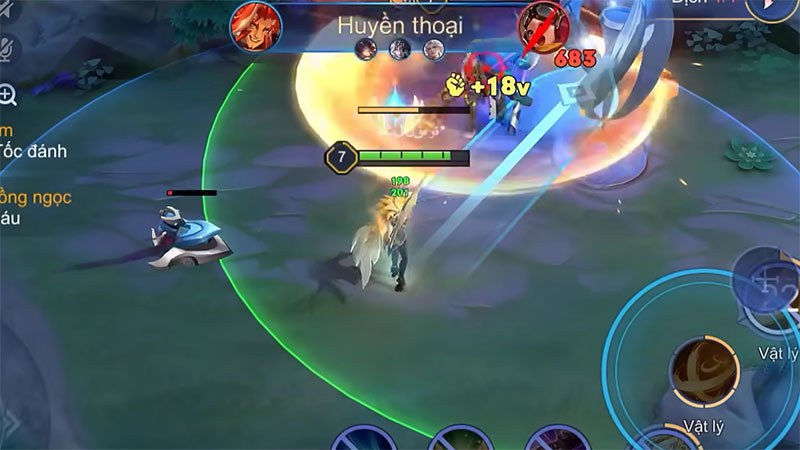
Task: Use the Vật lý skill with the golden swirl icon
Action: pyautogui.click(x=704, y=372)
